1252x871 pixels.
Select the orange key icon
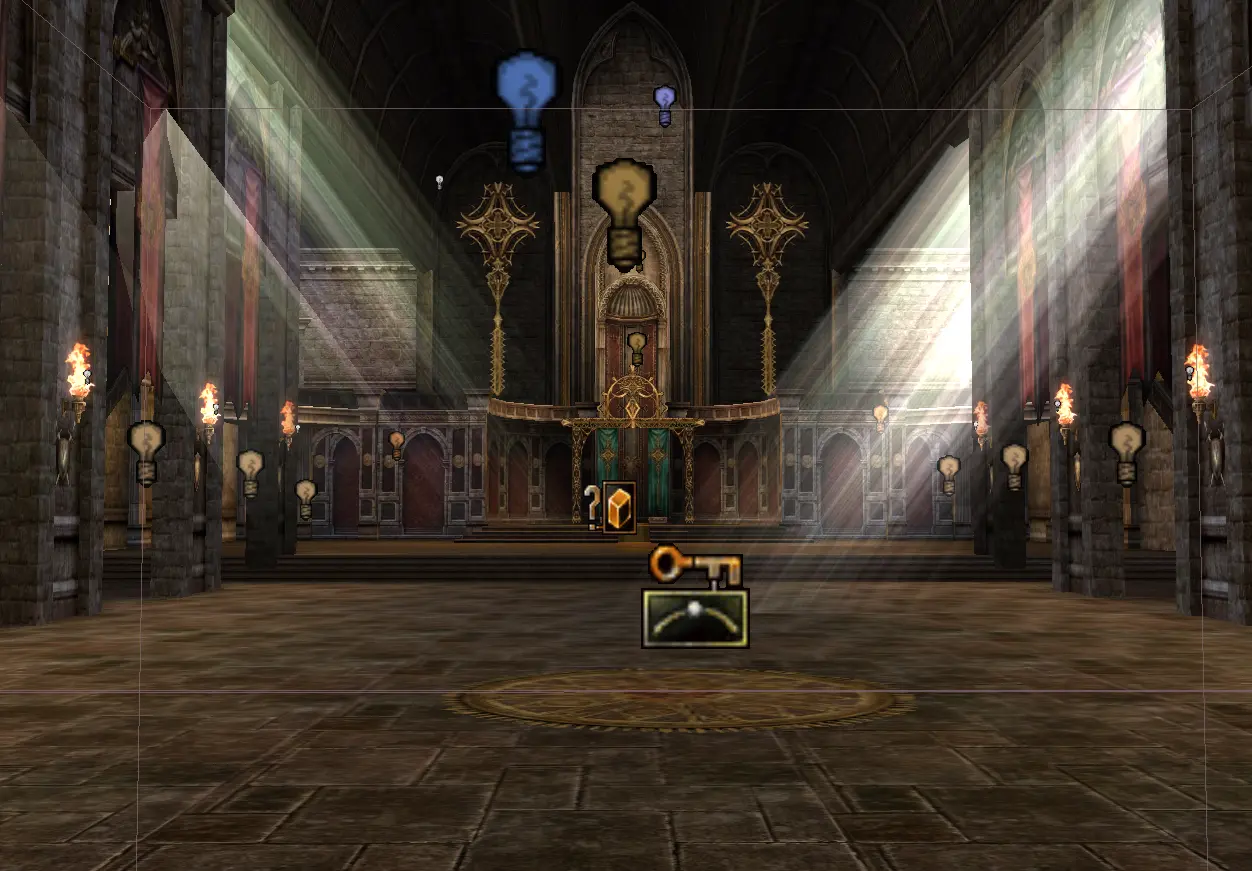tap(695, 568)
